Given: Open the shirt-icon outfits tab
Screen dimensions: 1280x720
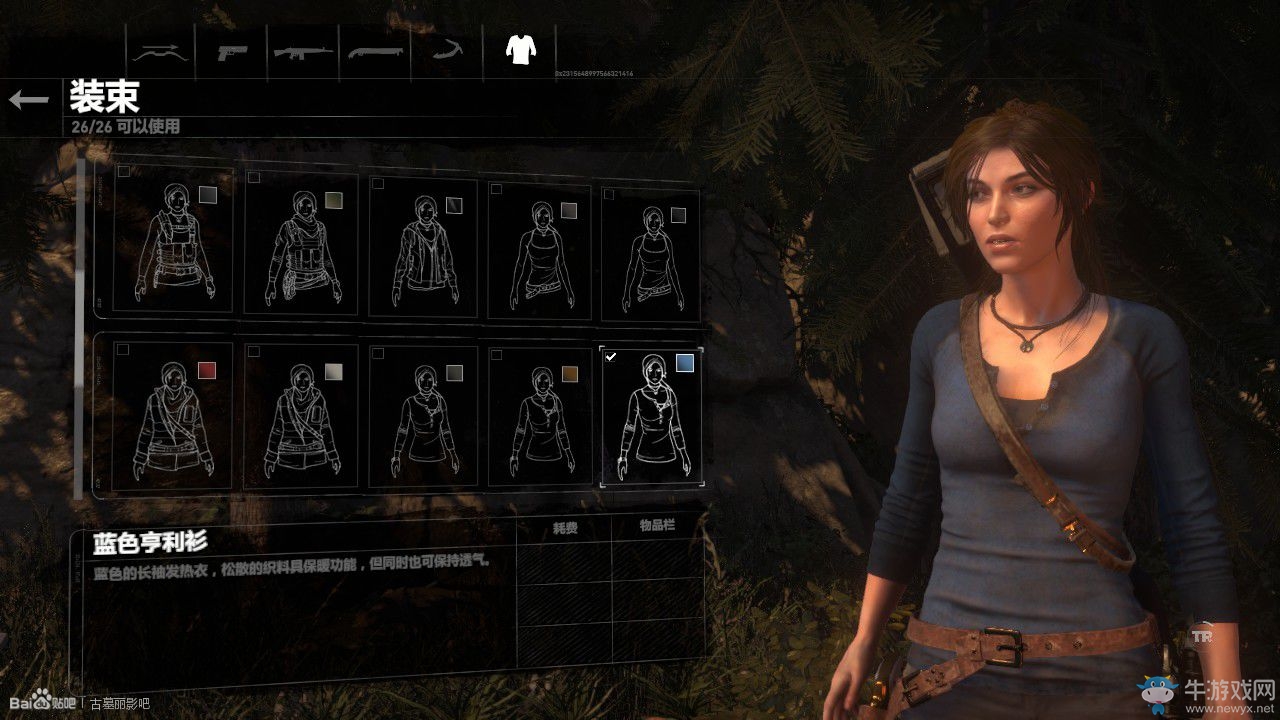Looking at the screenshot, I should click(519, 49).
